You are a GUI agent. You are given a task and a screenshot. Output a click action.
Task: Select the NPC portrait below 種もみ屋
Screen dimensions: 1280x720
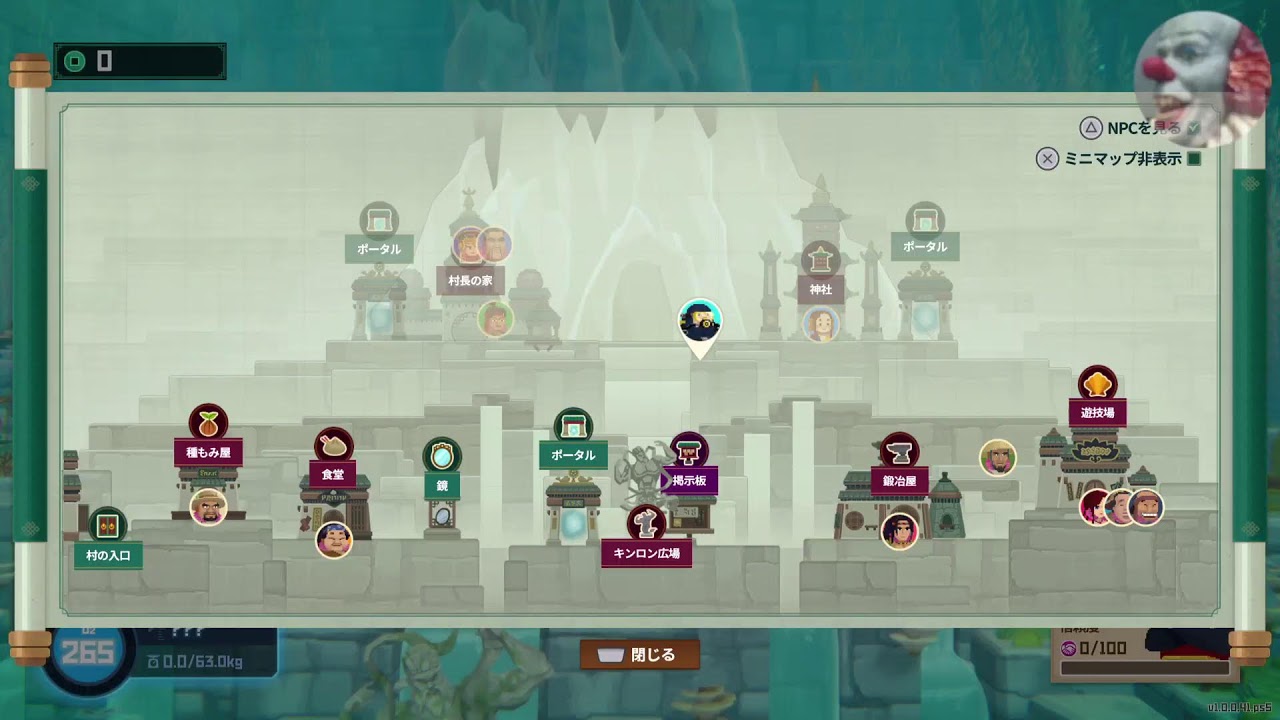click(208, 507)
